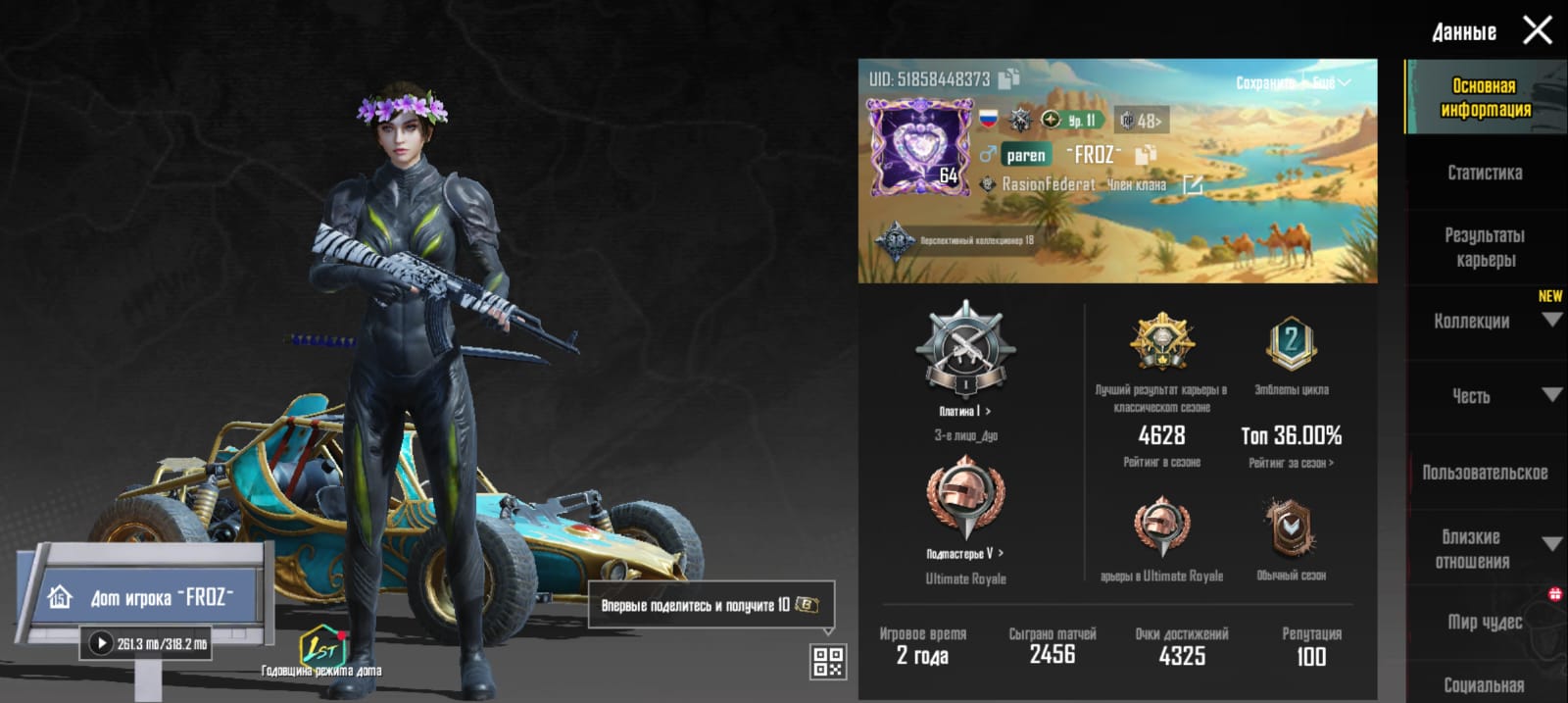Open the Результаты карьеры tab
The width and height of the screenshot is (1568, 703).
(1485, 247)
